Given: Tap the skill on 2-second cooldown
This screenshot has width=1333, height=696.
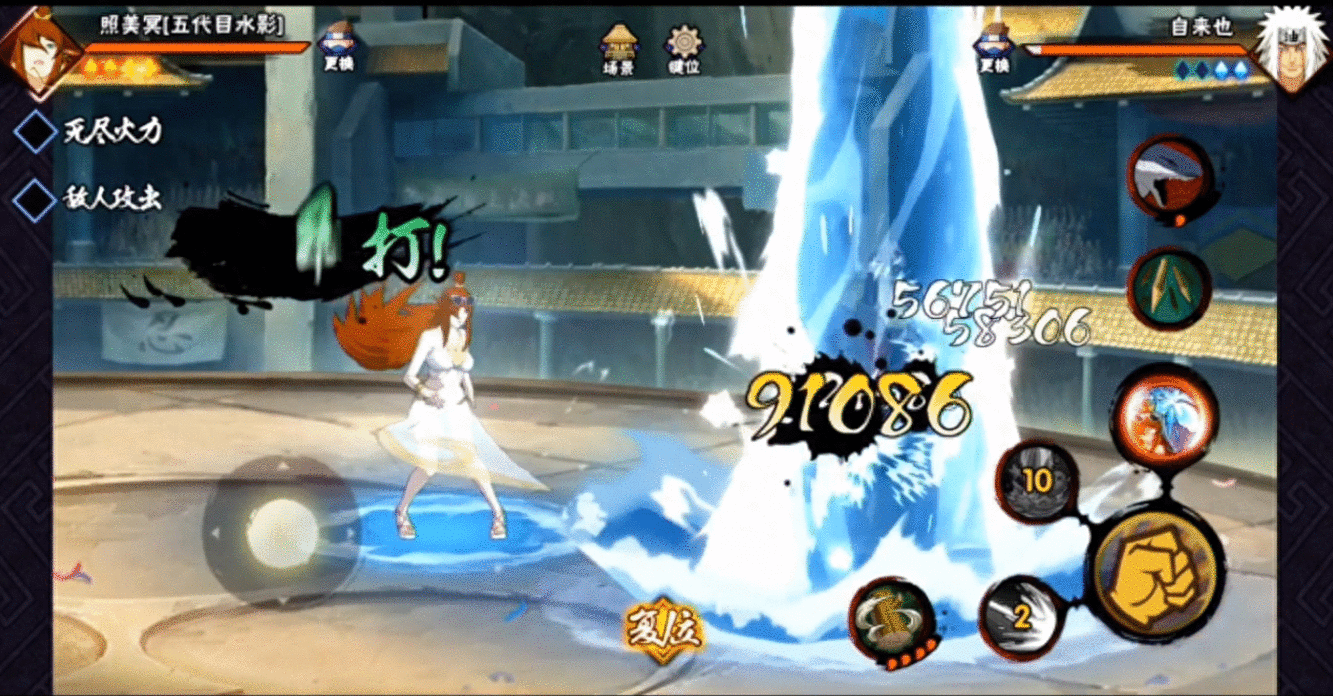Looking at the screenshot, I should [x=1020, y=616].
